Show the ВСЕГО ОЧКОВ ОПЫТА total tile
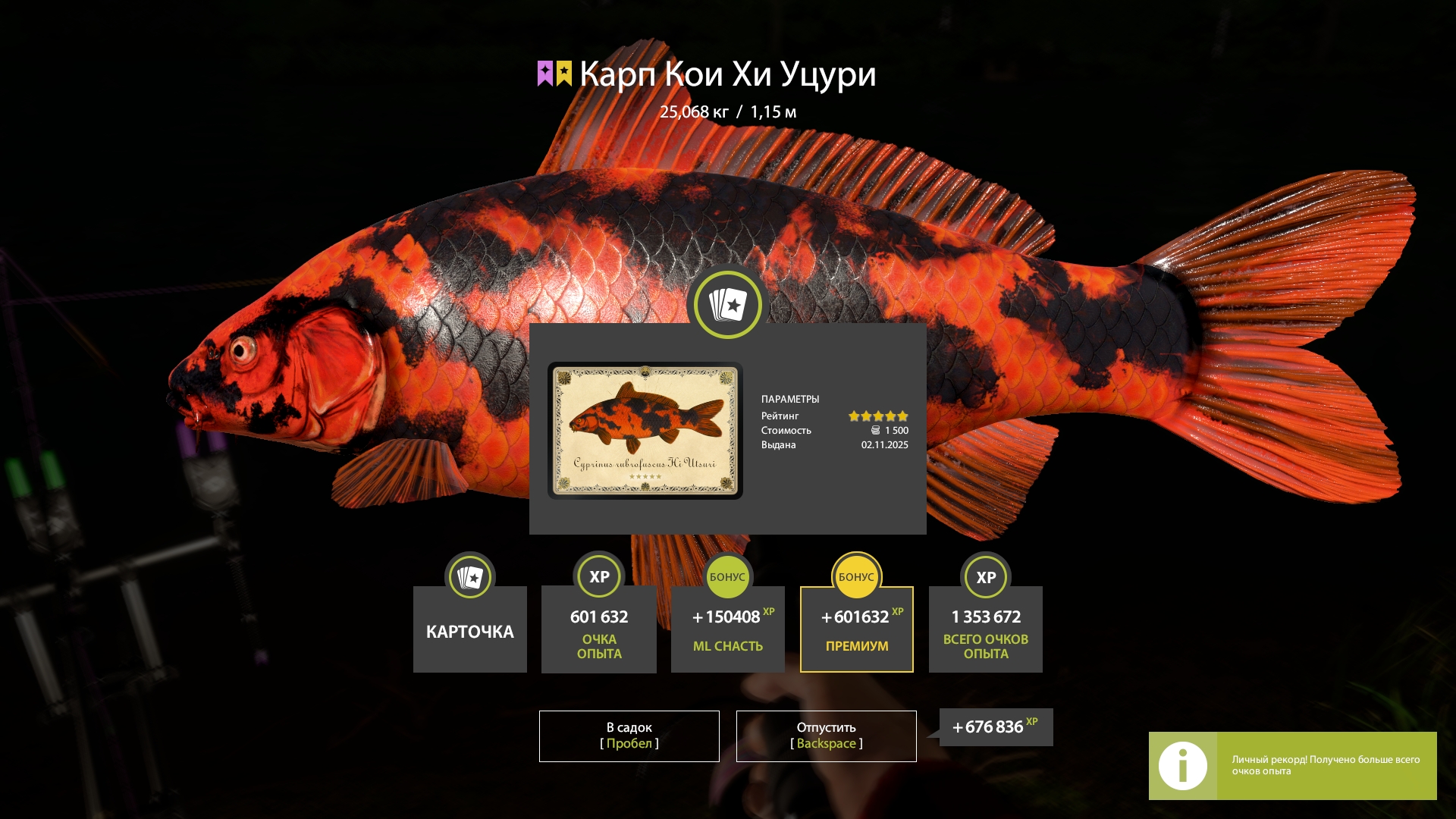This screenshot has width=1456, height=819. 986,629
